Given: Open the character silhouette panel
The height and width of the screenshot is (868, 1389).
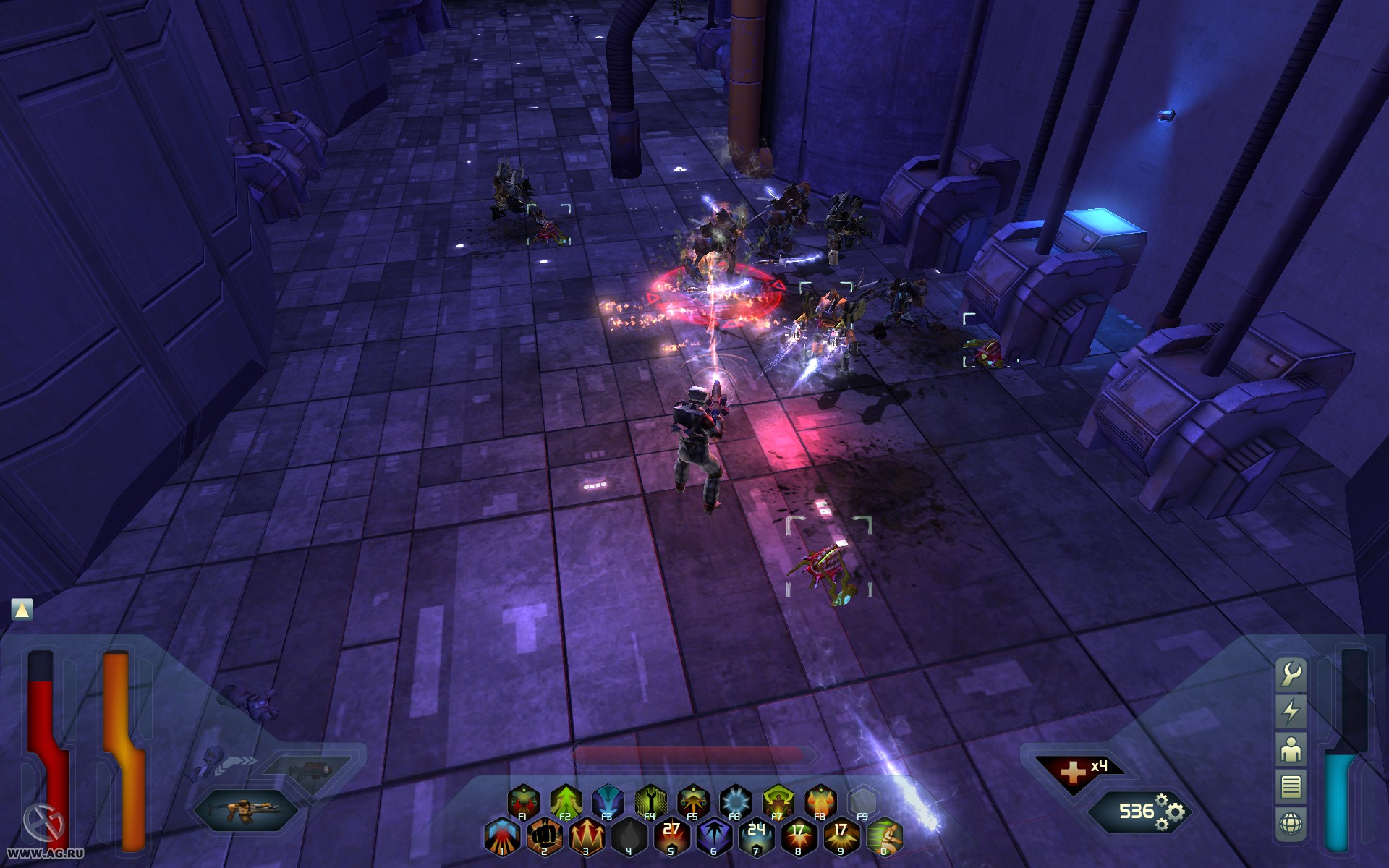Looking at the screenshot, I should 1291,749.
